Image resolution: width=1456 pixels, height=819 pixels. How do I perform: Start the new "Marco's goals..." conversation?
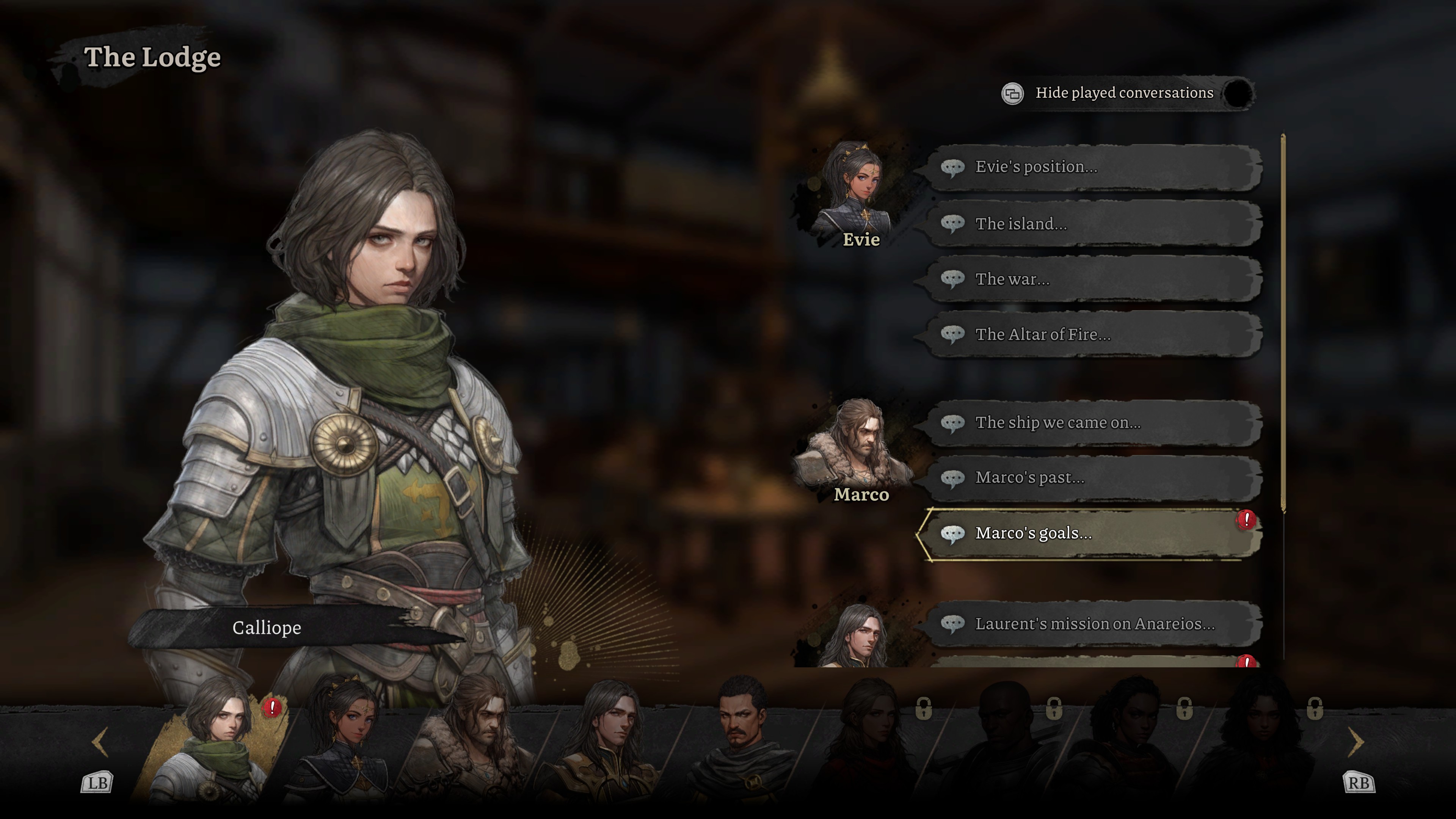click(1094, 533)
